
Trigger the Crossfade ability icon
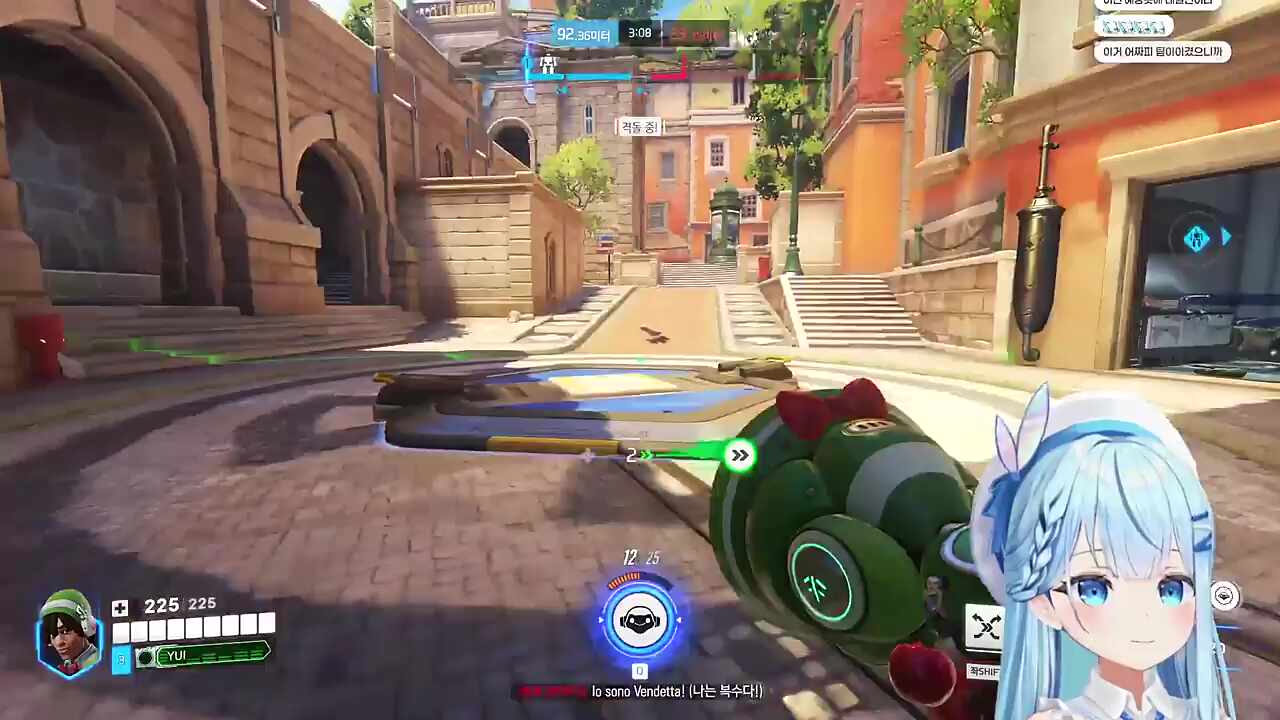985,627
